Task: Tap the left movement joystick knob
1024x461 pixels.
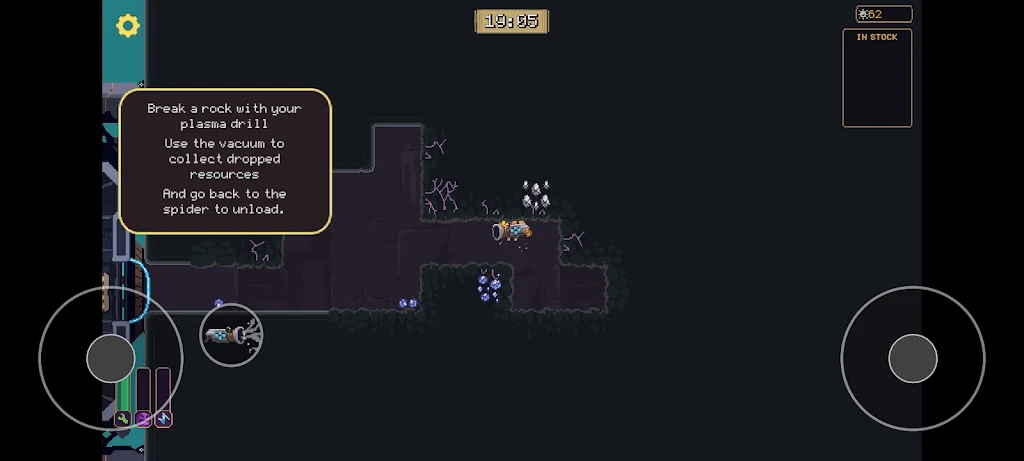Action: click(110, 358)
